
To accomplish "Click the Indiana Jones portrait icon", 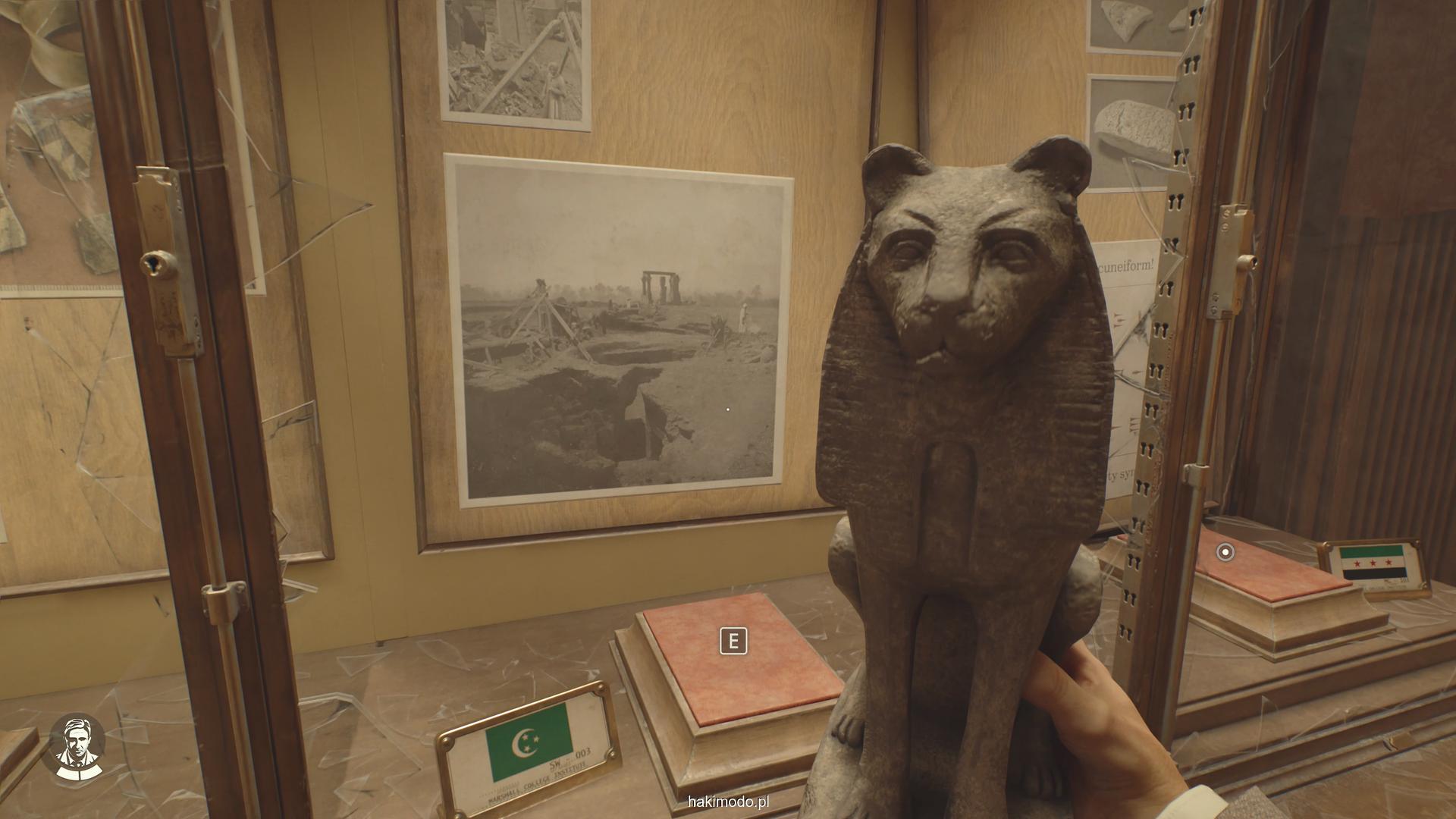I will pyautogui.click(x=77, y=745).
